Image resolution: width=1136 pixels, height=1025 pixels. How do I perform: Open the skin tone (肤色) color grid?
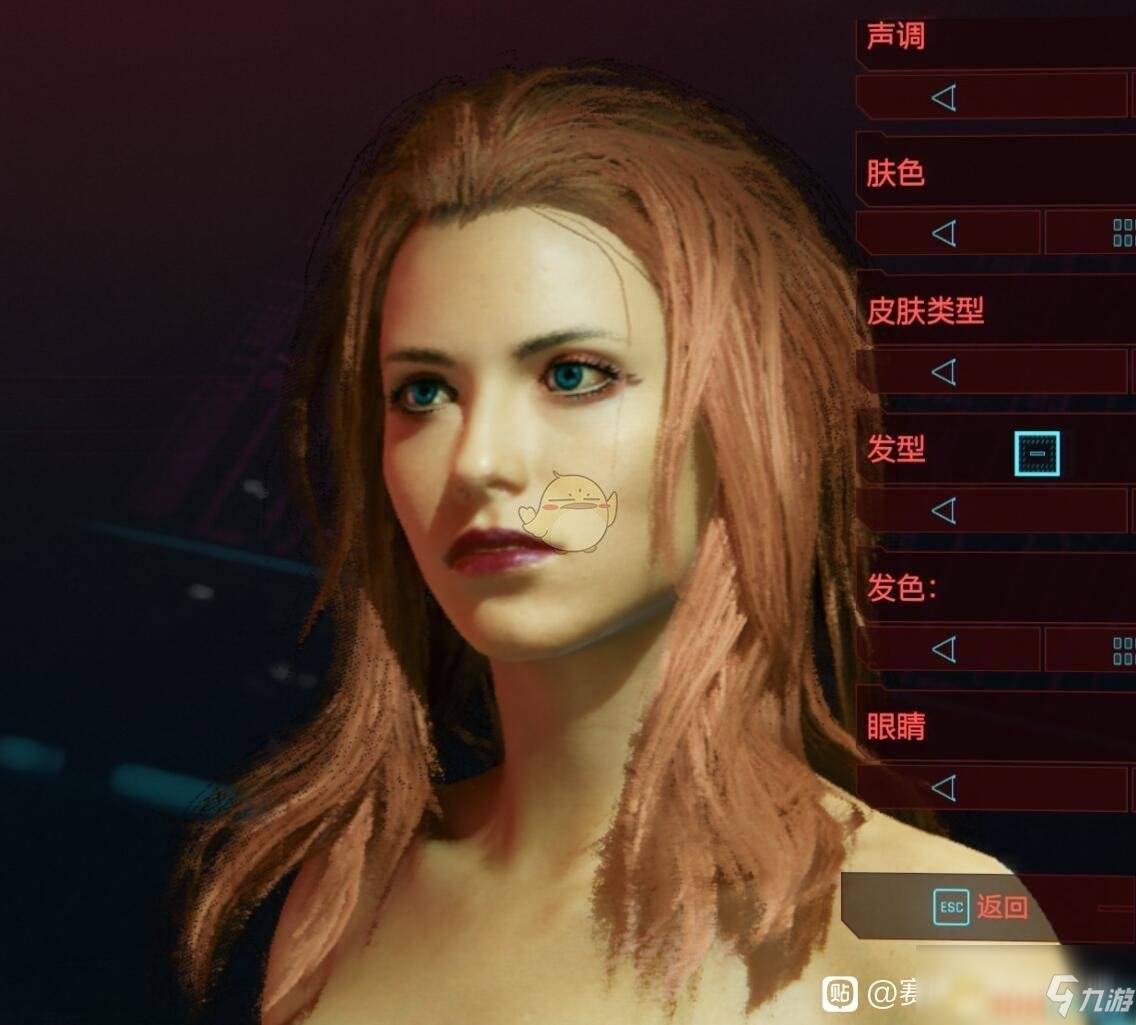[1124, 234]
